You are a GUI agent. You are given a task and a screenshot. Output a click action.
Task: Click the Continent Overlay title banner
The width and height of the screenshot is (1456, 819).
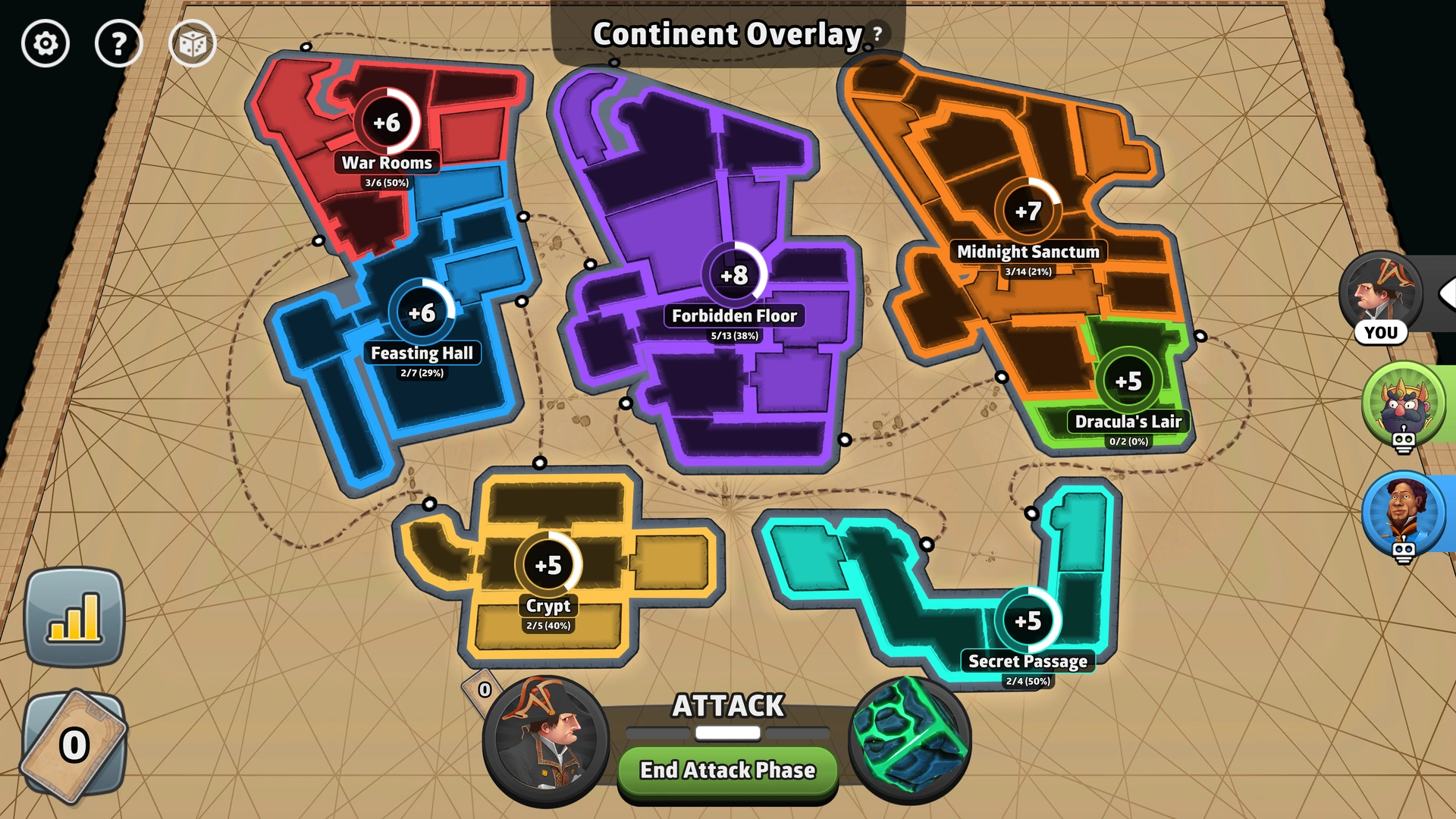(726, 33)
